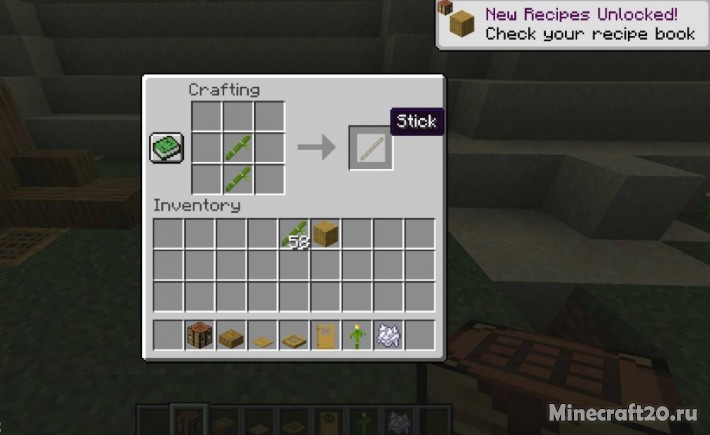
Task: Select the bamboo door in the hotbar row
Action: coord(325,335)
